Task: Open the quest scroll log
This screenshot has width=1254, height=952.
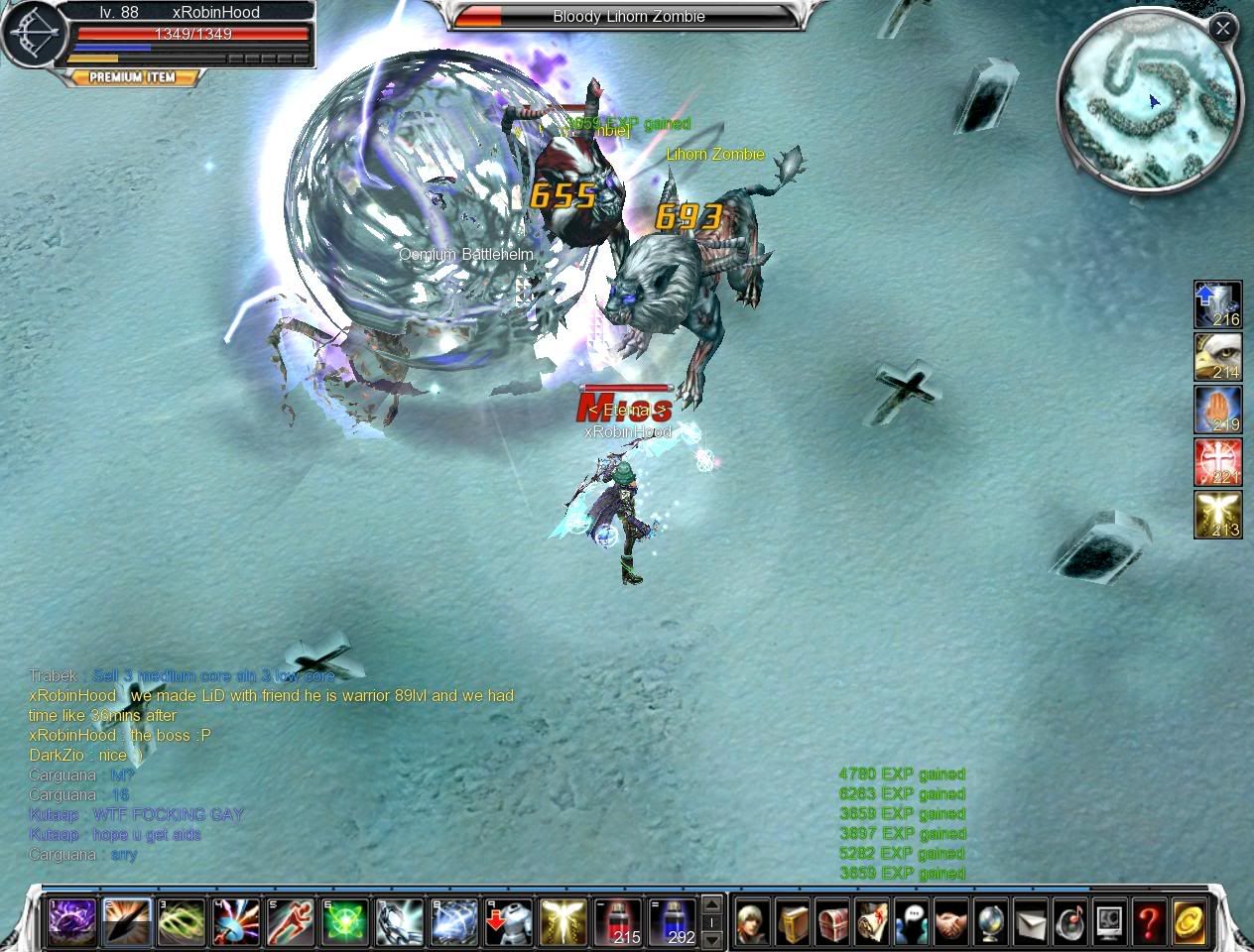Action: (x=872, y=922)
